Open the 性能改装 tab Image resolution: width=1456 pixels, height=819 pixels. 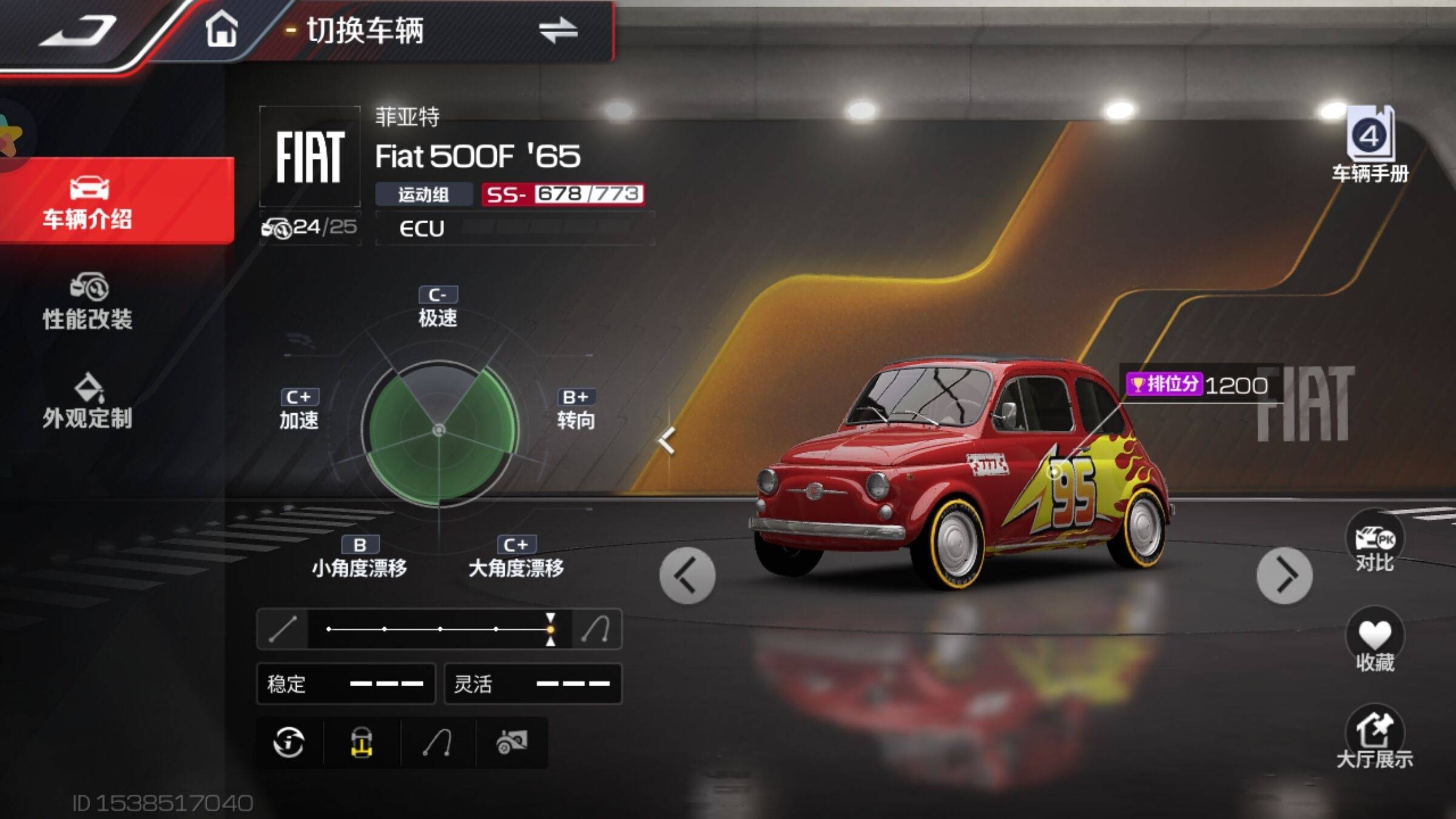pos(88,302)
